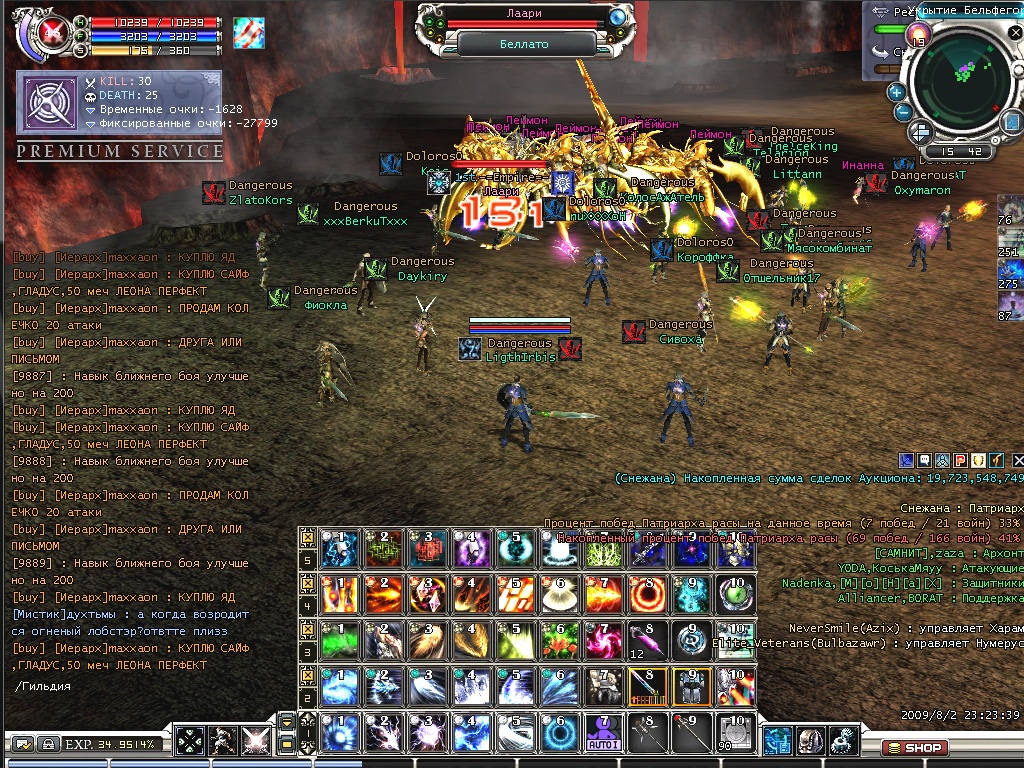Activate the purple AUTO I skill slot
Screen dimensions: 1024x768
(606, 732)
